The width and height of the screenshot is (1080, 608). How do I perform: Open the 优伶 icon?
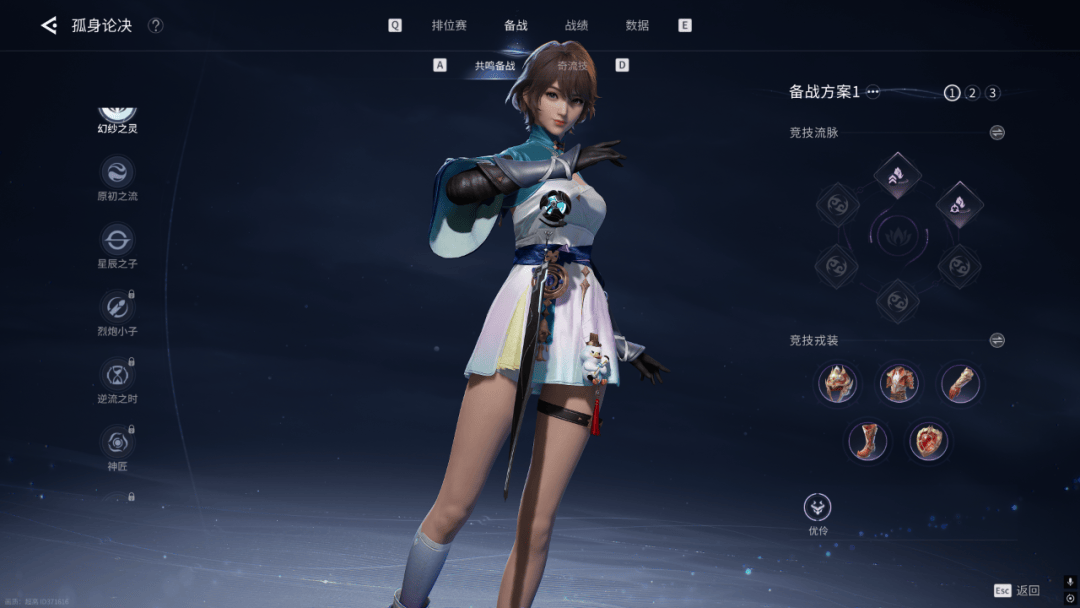[x=818, y=508]
